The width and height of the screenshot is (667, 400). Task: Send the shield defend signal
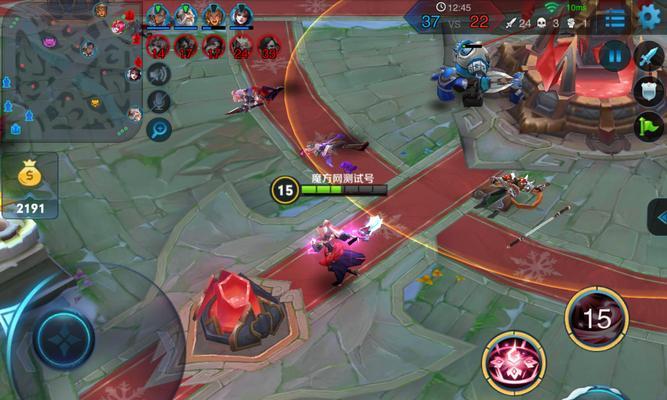(649, 91)
